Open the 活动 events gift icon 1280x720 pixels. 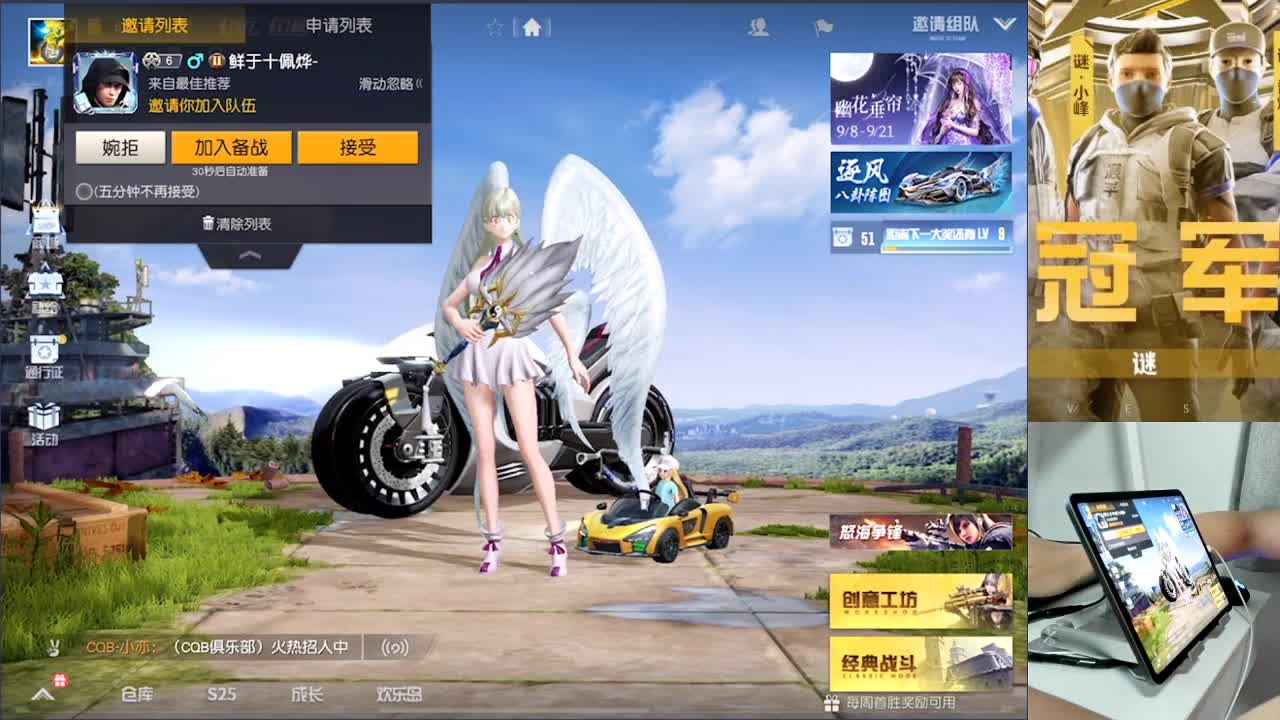point(43,414)
